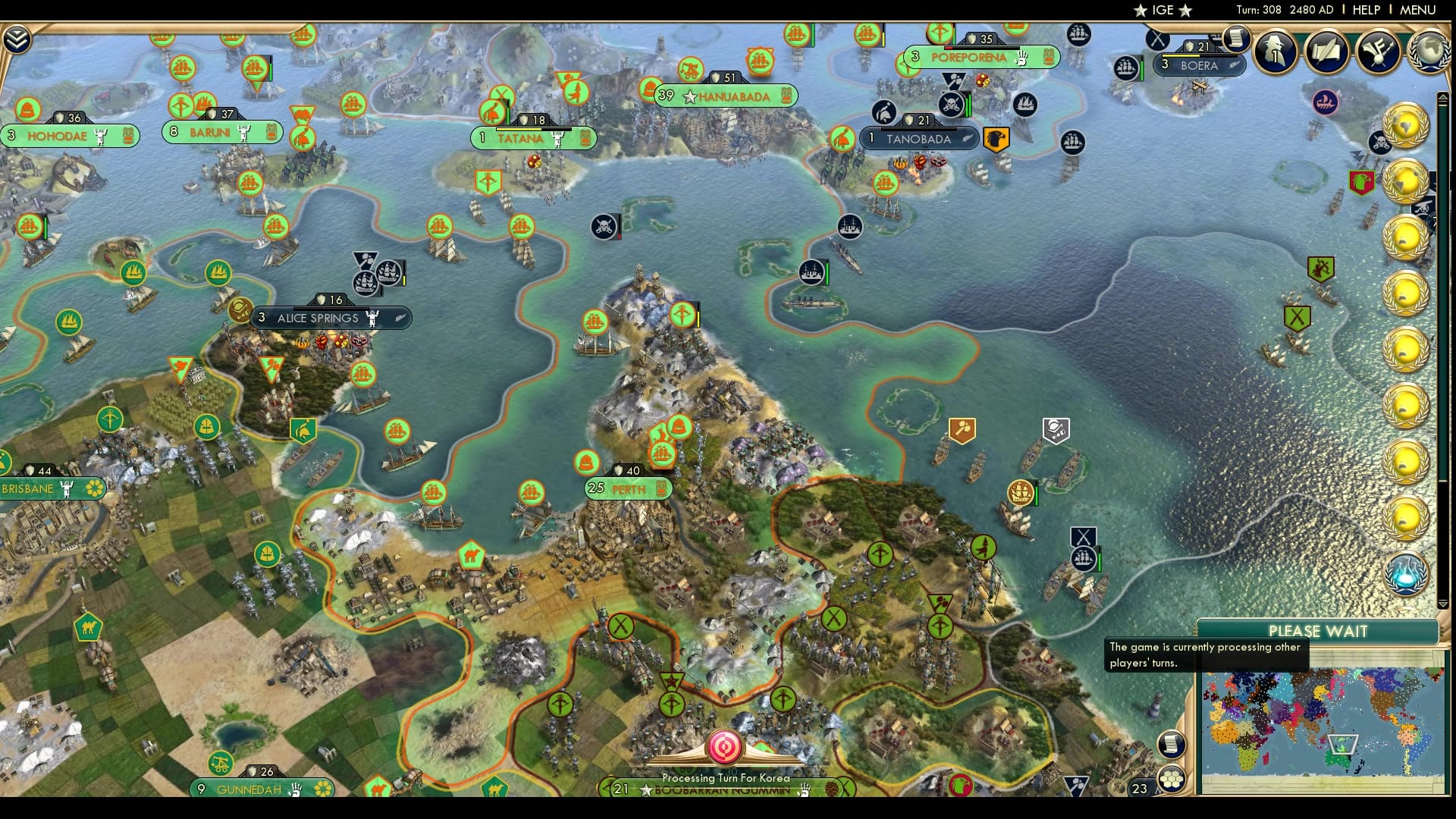This screenshot has height=819, width=1456.
Task: Click the red eagle shield notification on right edge
Action: 1362,184
